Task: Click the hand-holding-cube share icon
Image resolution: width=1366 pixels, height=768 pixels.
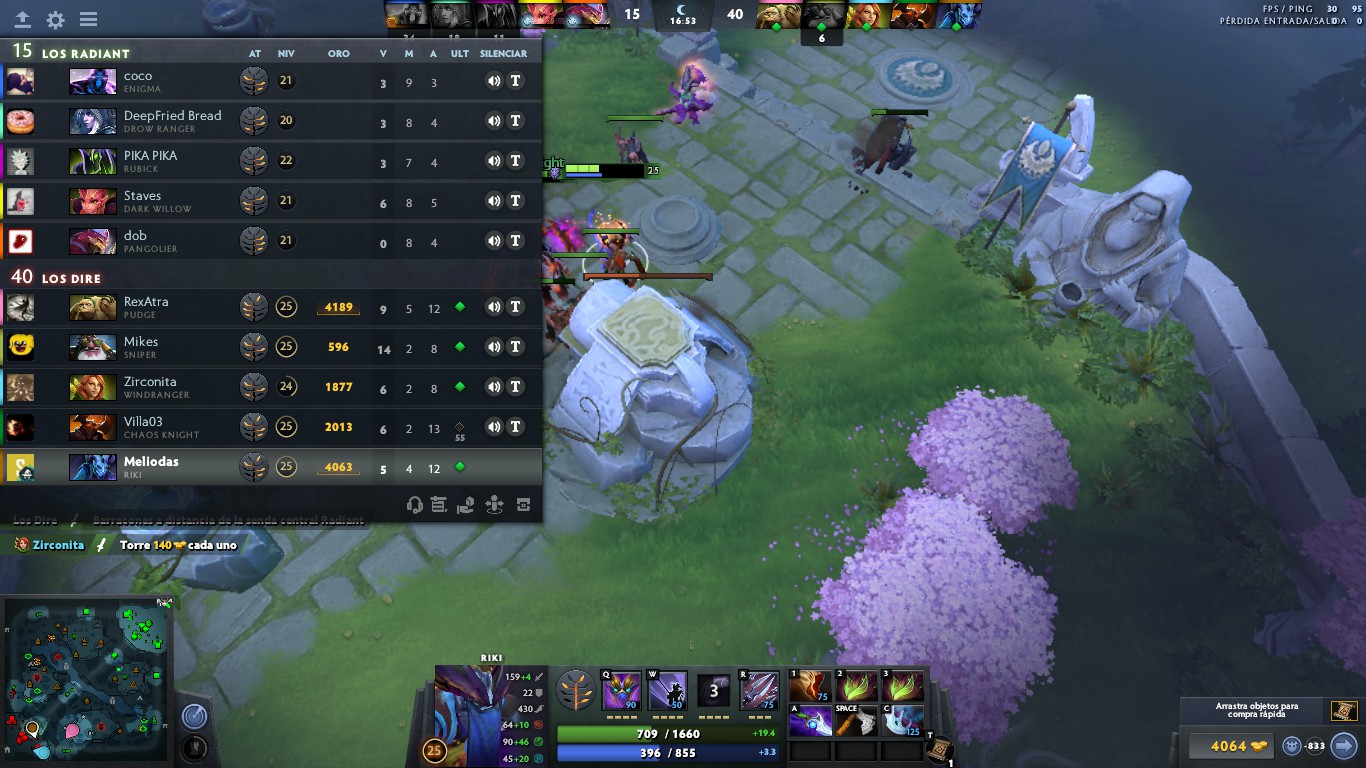Action: pyautogui.click(x=465, y=506)
